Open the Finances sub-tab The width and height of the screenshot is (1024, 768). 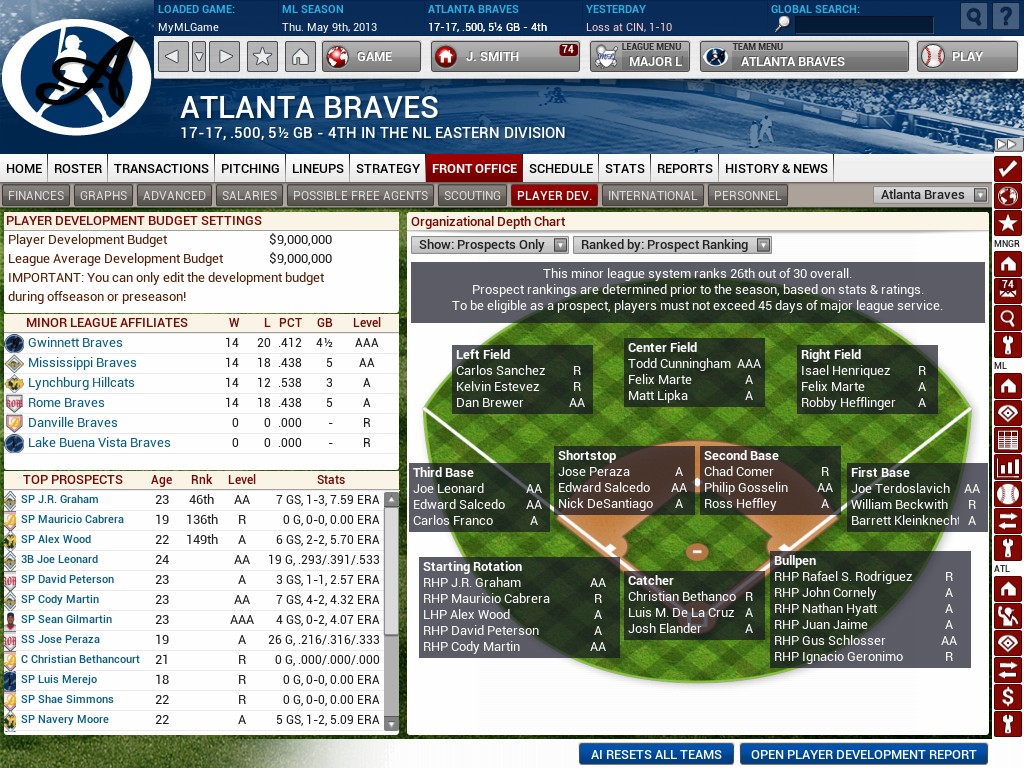[36, 195]
